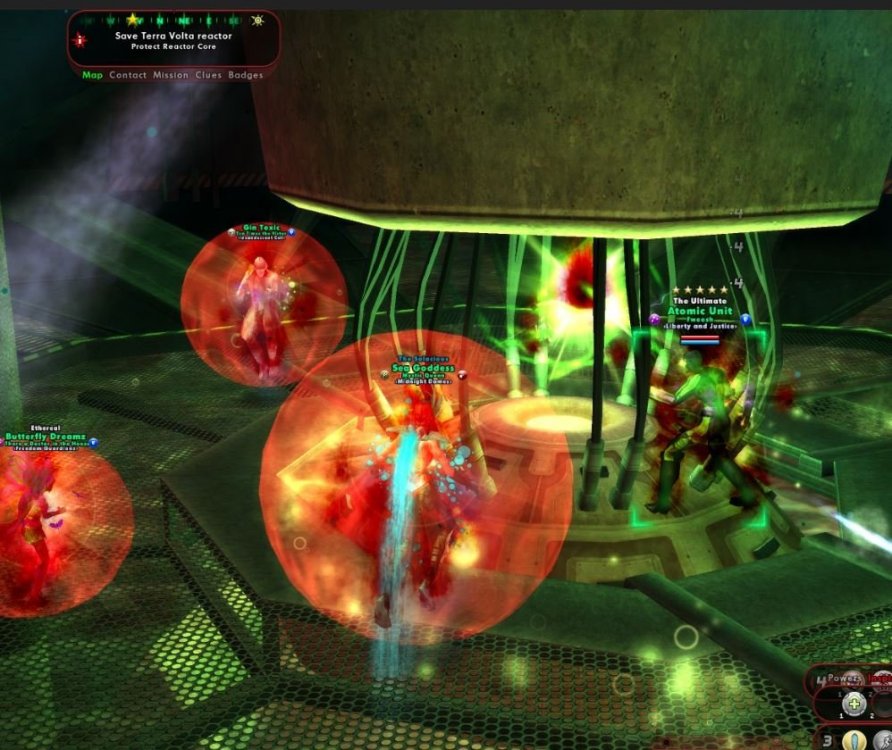
Task: Open the Save Terra Volta reactor objective
Action: [173, 36]
